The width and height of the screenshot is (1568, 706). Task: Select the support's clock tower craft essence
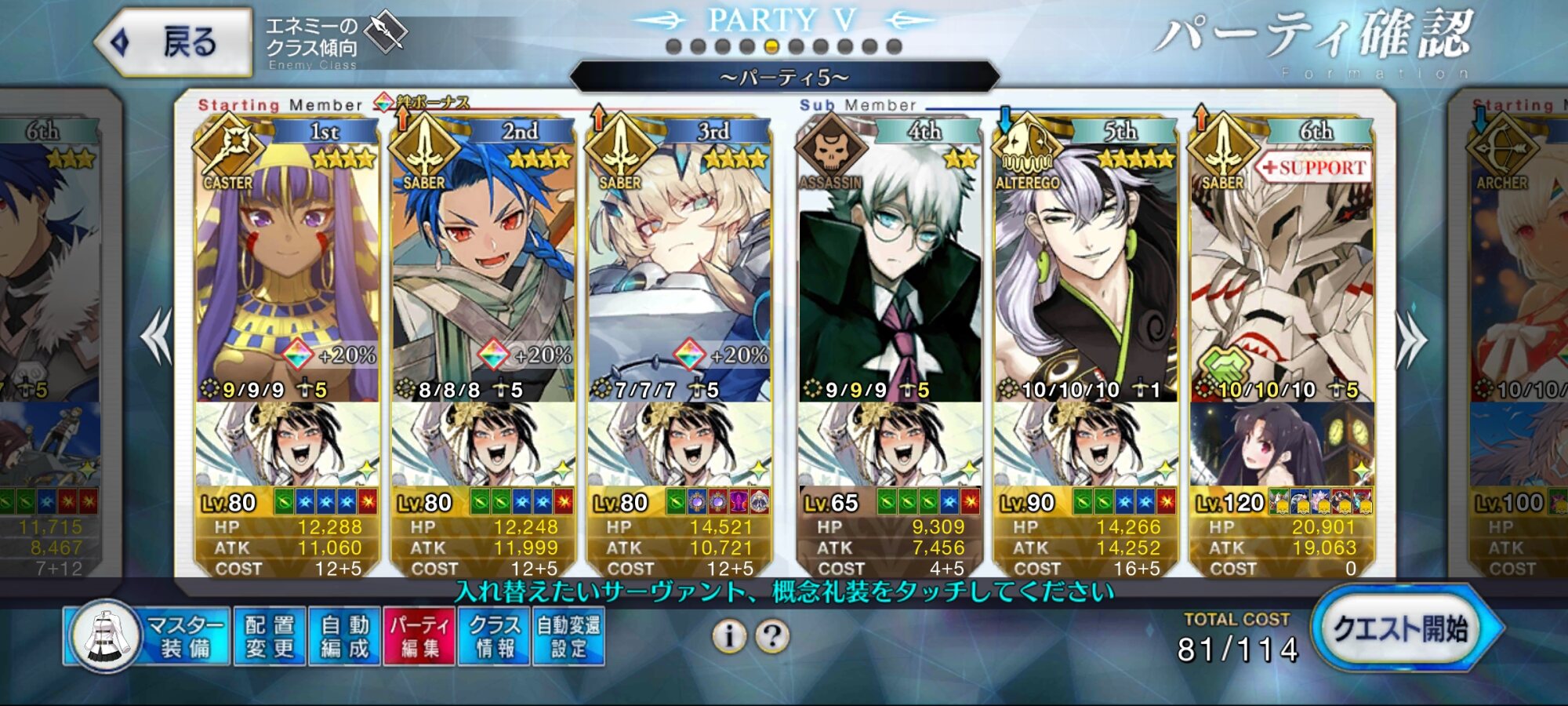[x=1282, y=445]
